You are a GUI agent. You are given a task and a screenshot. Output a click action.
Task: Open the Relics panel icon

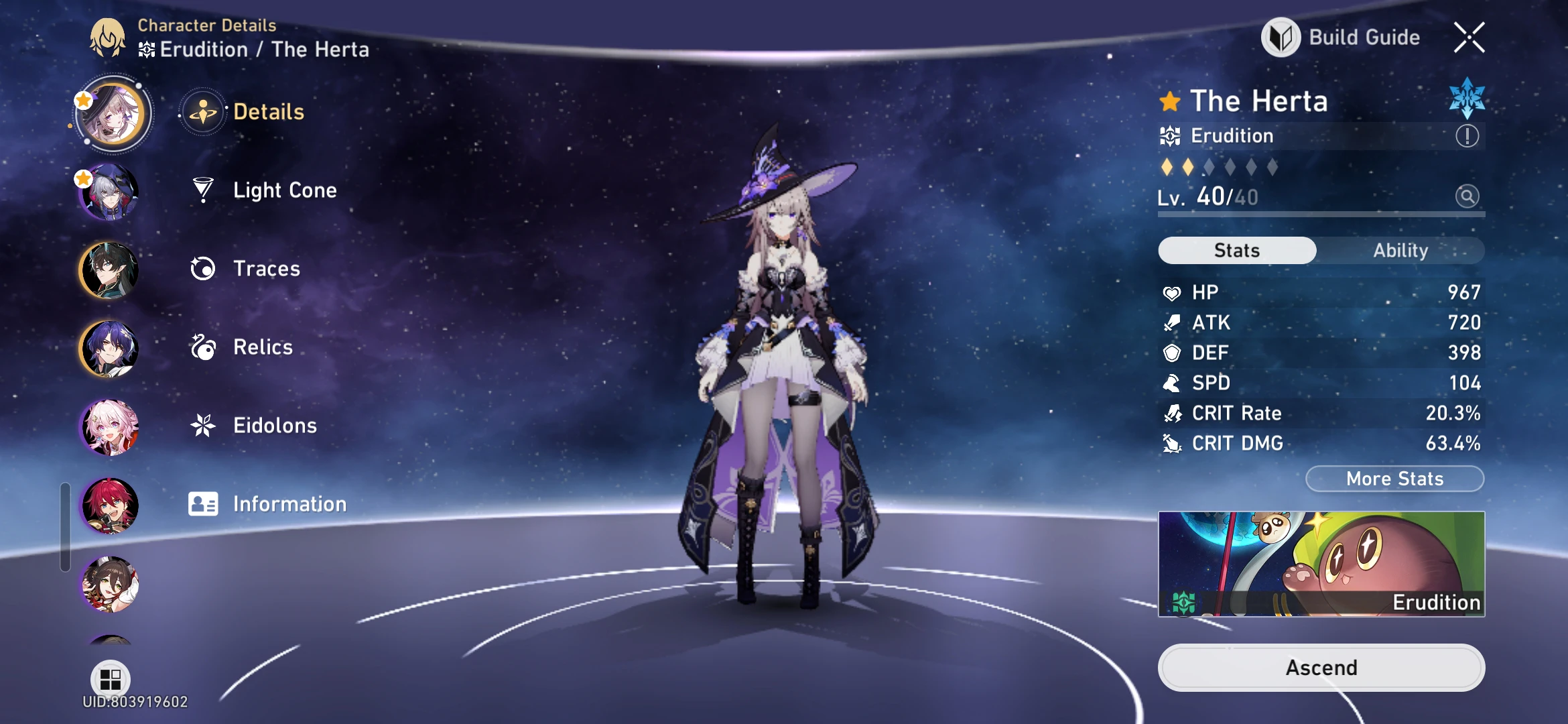pyautogui.click(x=202, y=347)
